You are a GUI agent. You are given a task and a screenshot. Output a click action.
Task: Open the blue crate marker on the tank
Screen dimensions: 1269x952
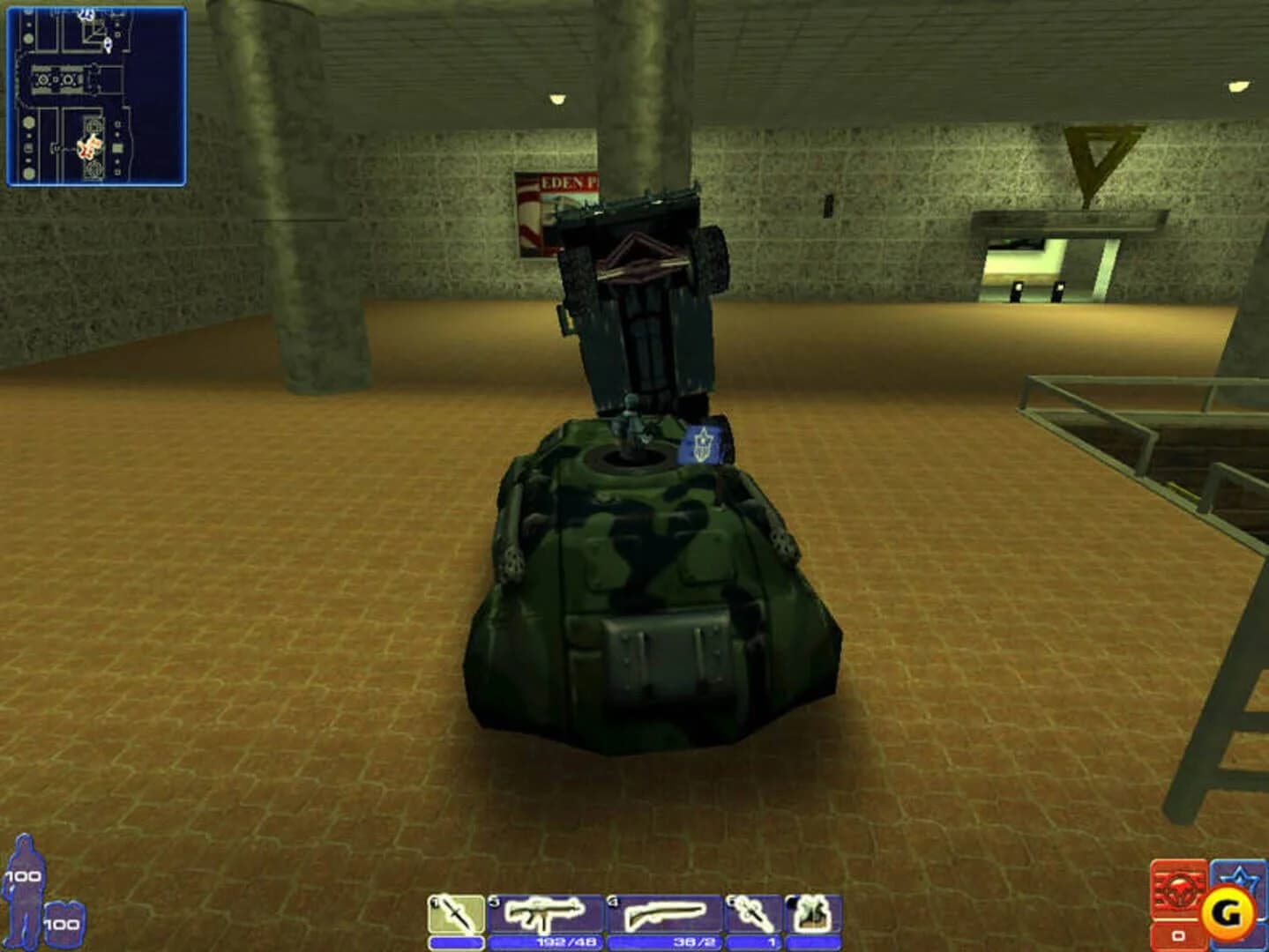703,445
